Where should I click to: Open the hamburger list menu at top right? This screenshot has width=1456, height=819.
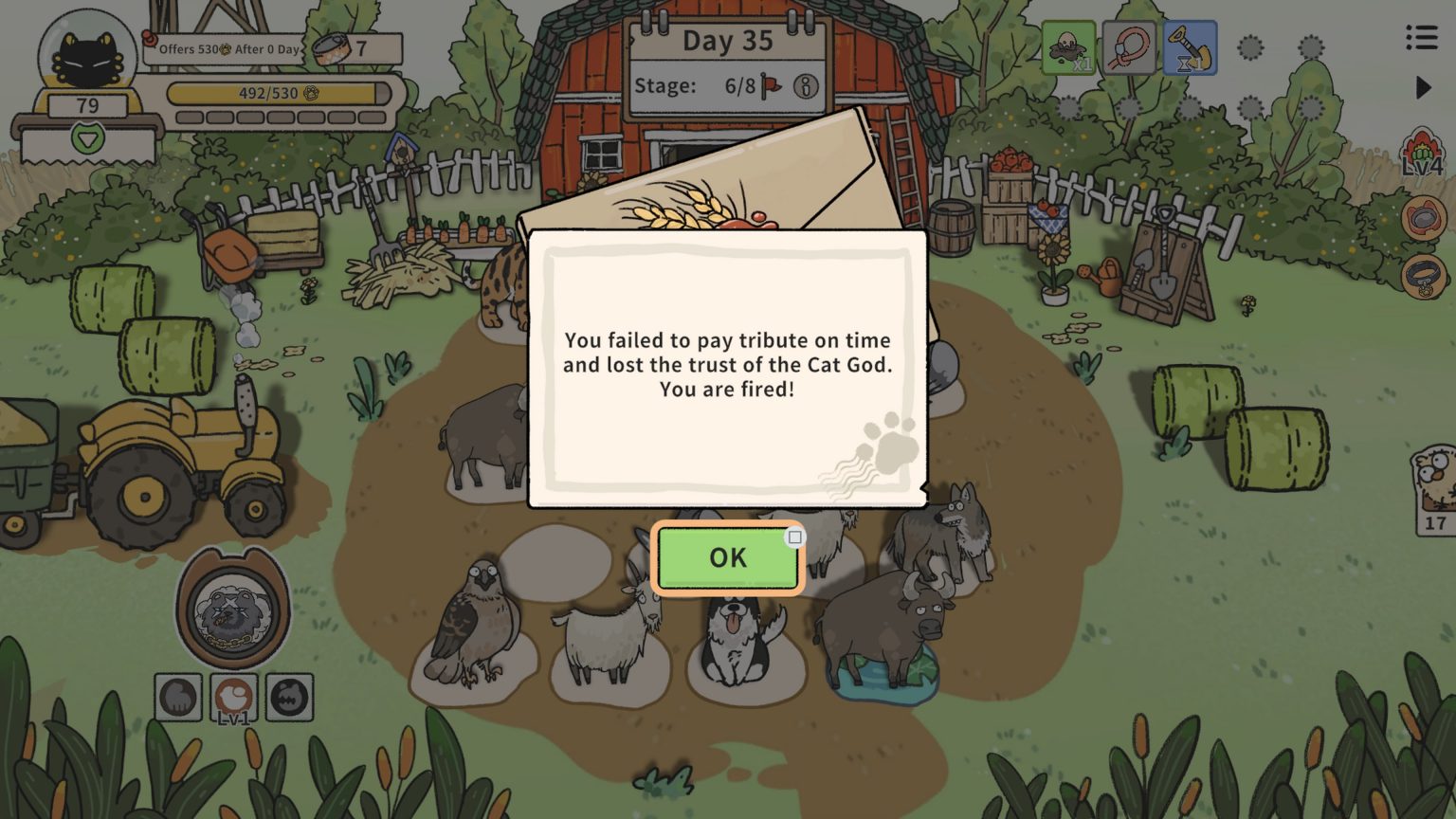[x=1420, y=37]
